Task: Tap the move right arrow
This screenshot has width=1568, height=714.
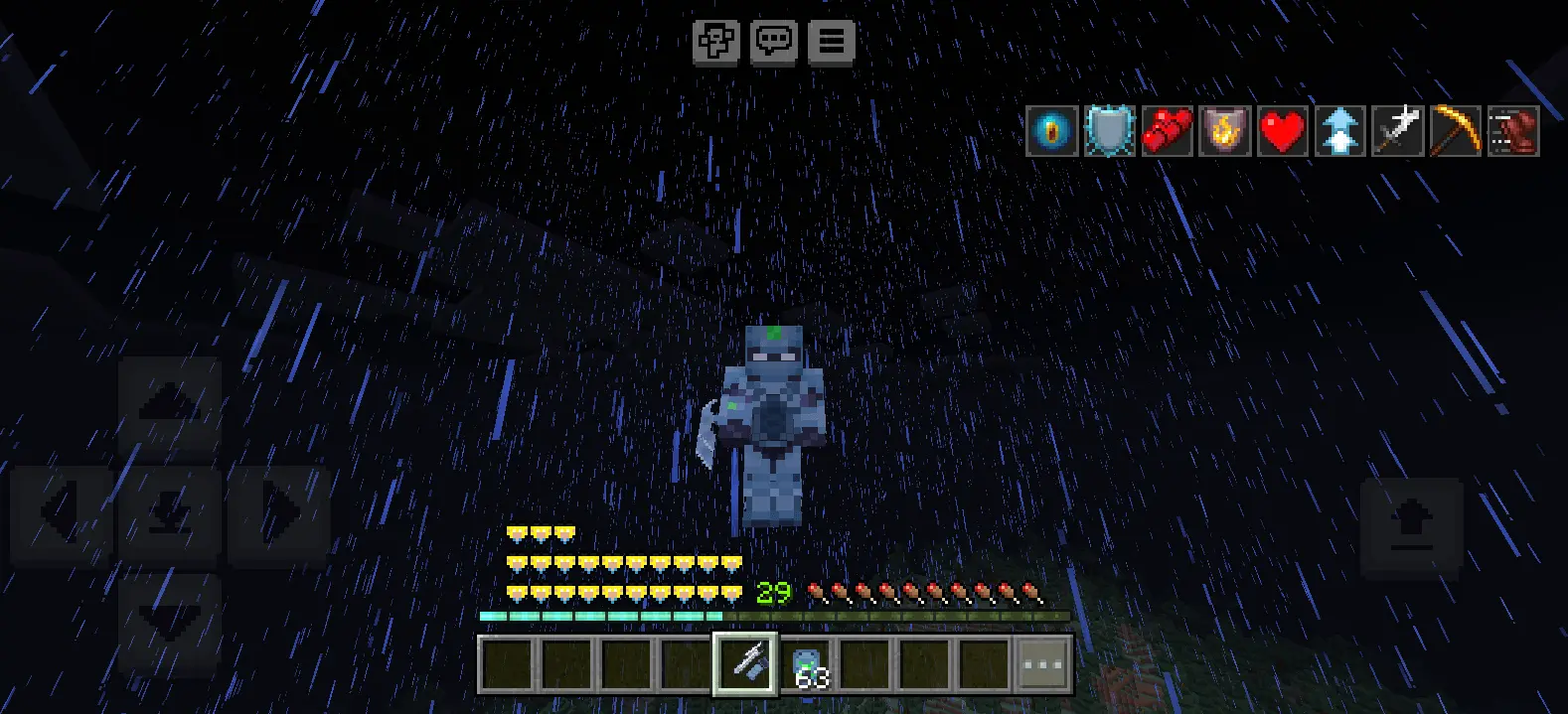Action: [279, 513]
